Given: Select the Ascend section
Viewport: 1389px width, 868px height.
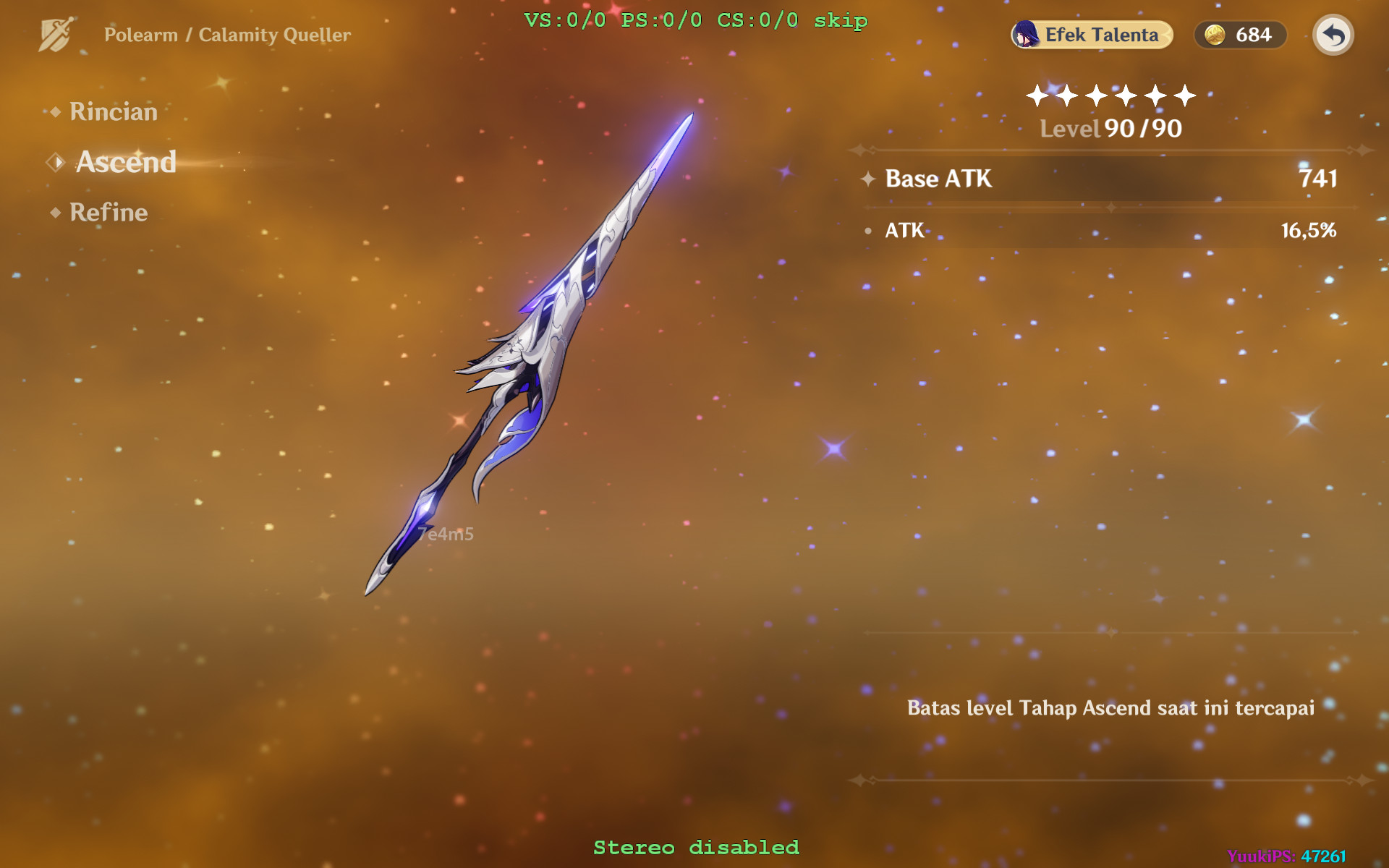Looking at the screenshot, I should pos(124,162).
